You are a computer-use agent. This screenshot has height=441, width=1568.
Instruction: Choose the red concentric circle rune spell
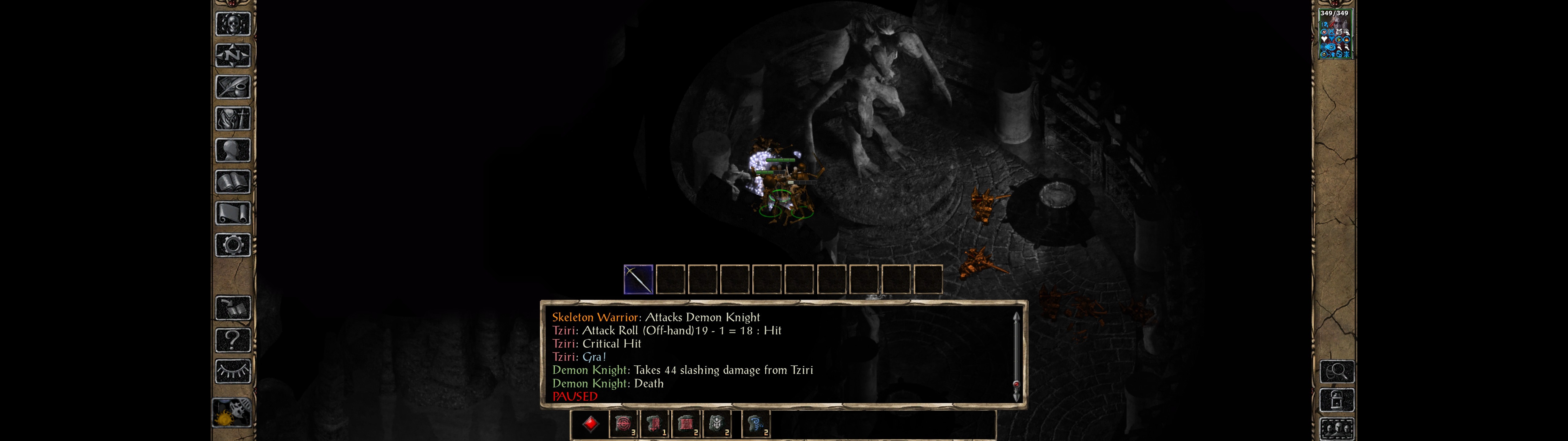(x=623, y=424)
